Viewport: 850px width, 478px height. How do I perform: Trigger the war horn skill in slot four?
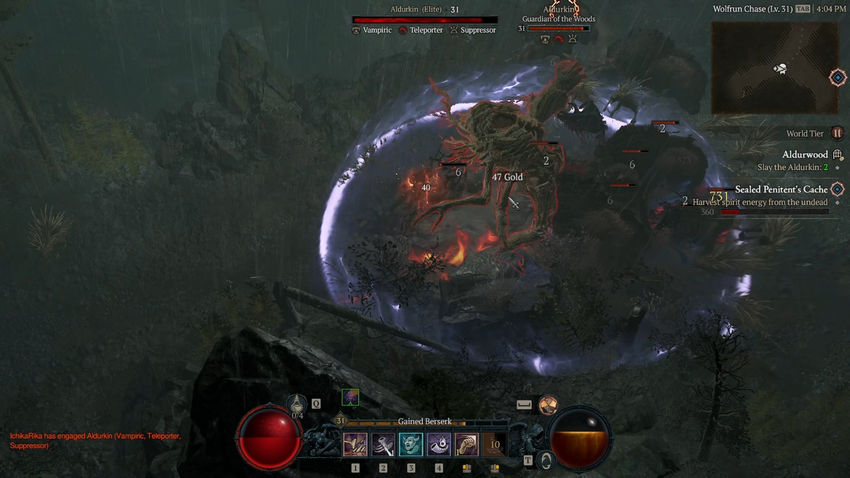pyautogui.click(x=439, y=444)
